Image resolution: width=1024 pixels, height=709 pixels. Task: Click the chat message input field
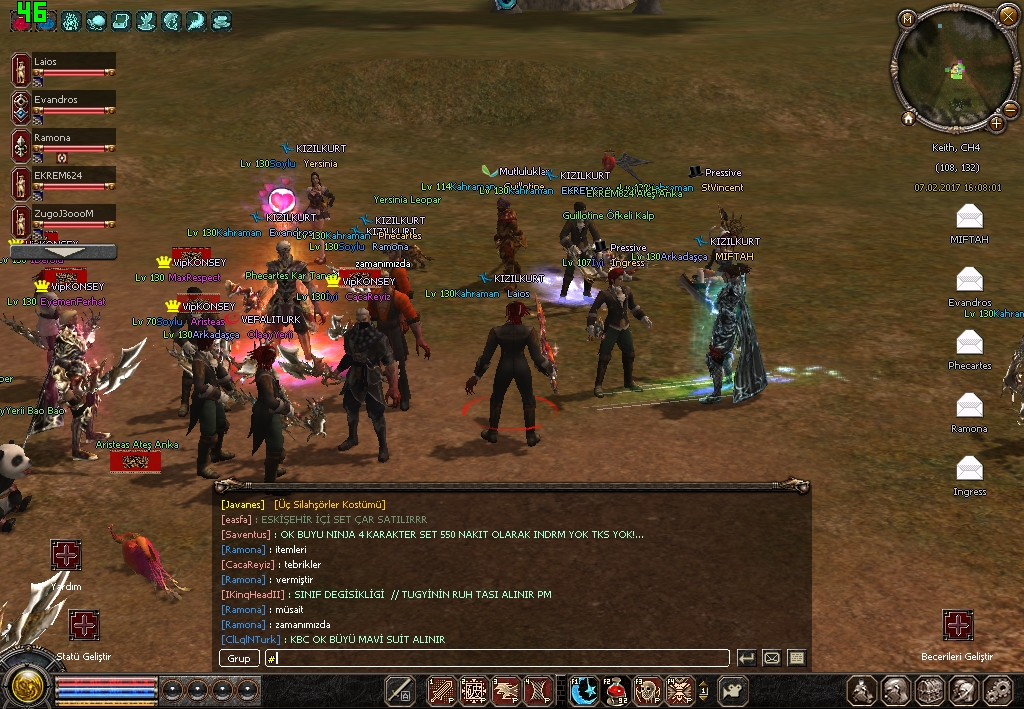tap(497, 658)
